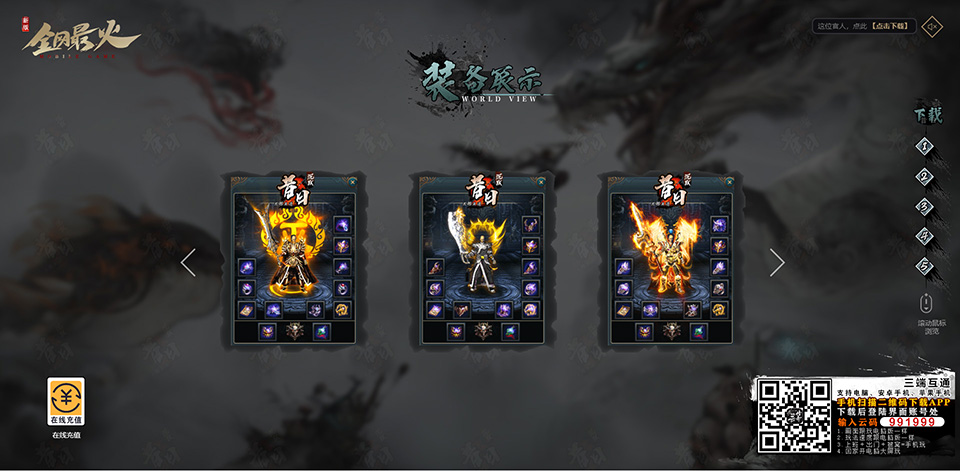
Task: Click the QR code download image
Action: pos(794,414)
